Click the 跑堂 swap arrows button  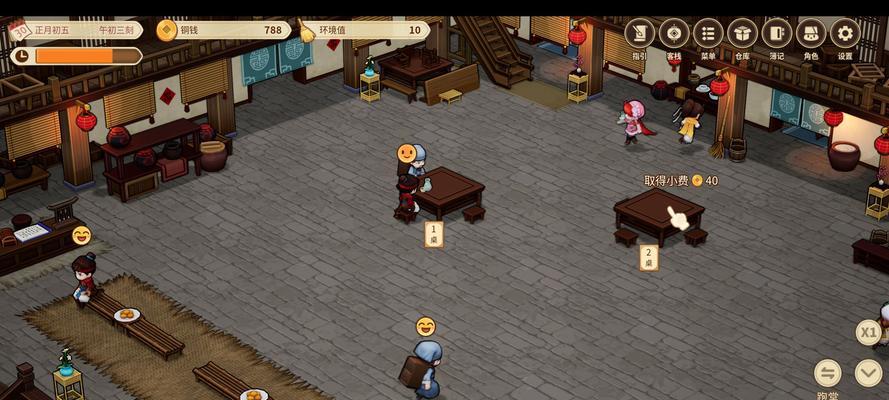click(x=828, y=373)
